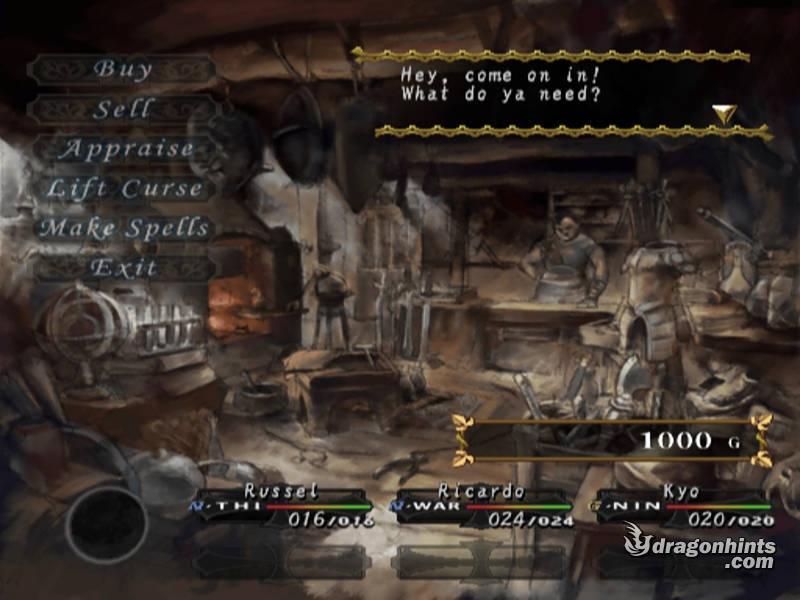
Task: Open the Make Spells option
Action: (x=124, y=228)
